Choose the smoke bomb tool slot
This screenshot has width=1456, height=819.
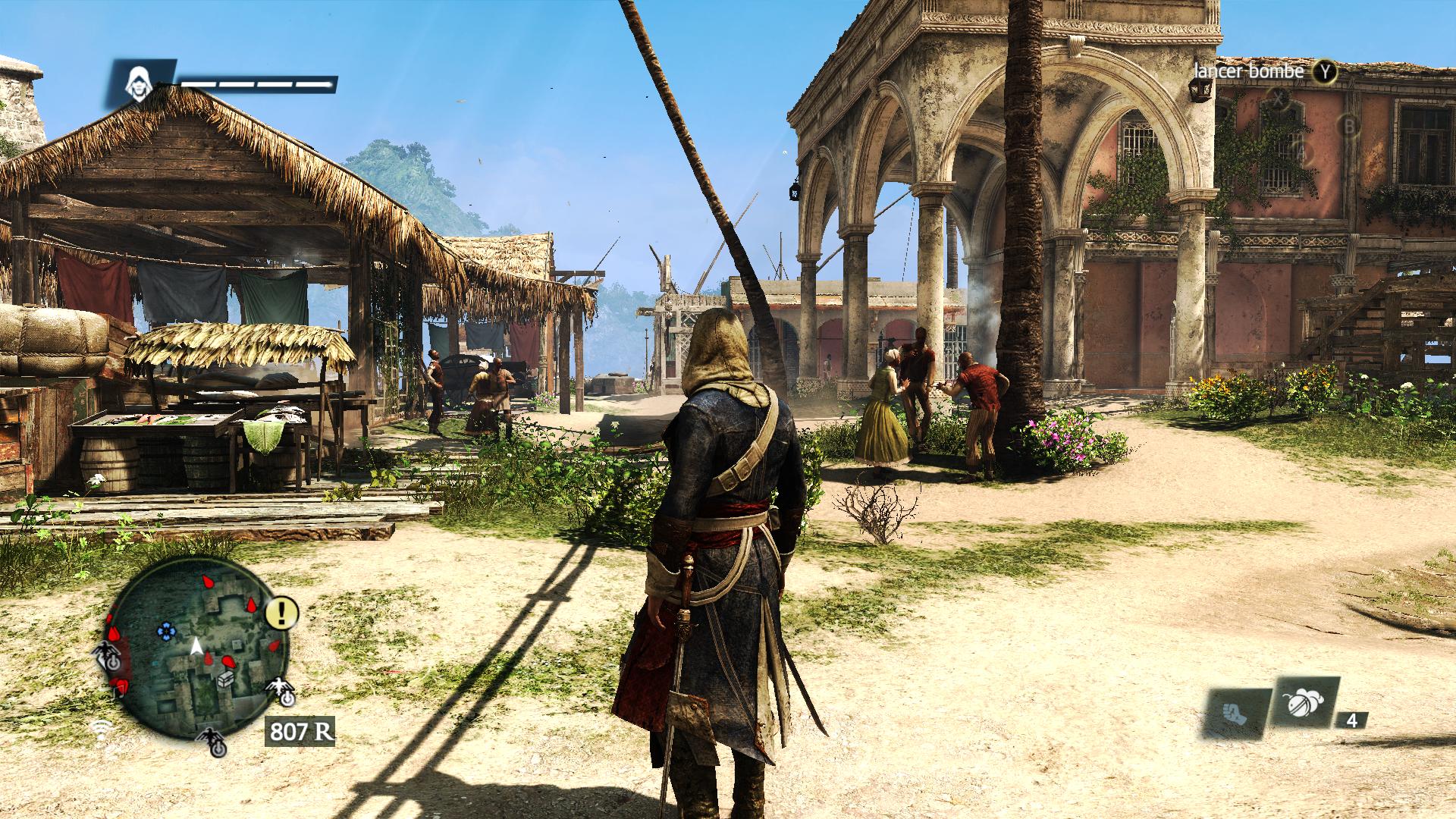point(1302,705)
